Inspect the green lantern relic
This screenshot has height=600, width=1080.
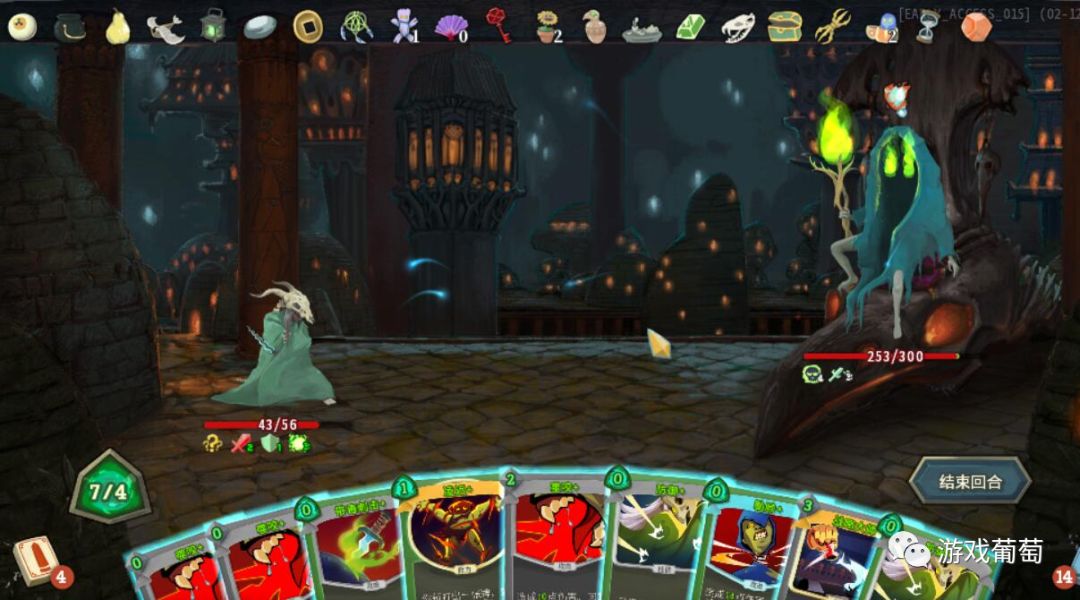tap(213, 24)
